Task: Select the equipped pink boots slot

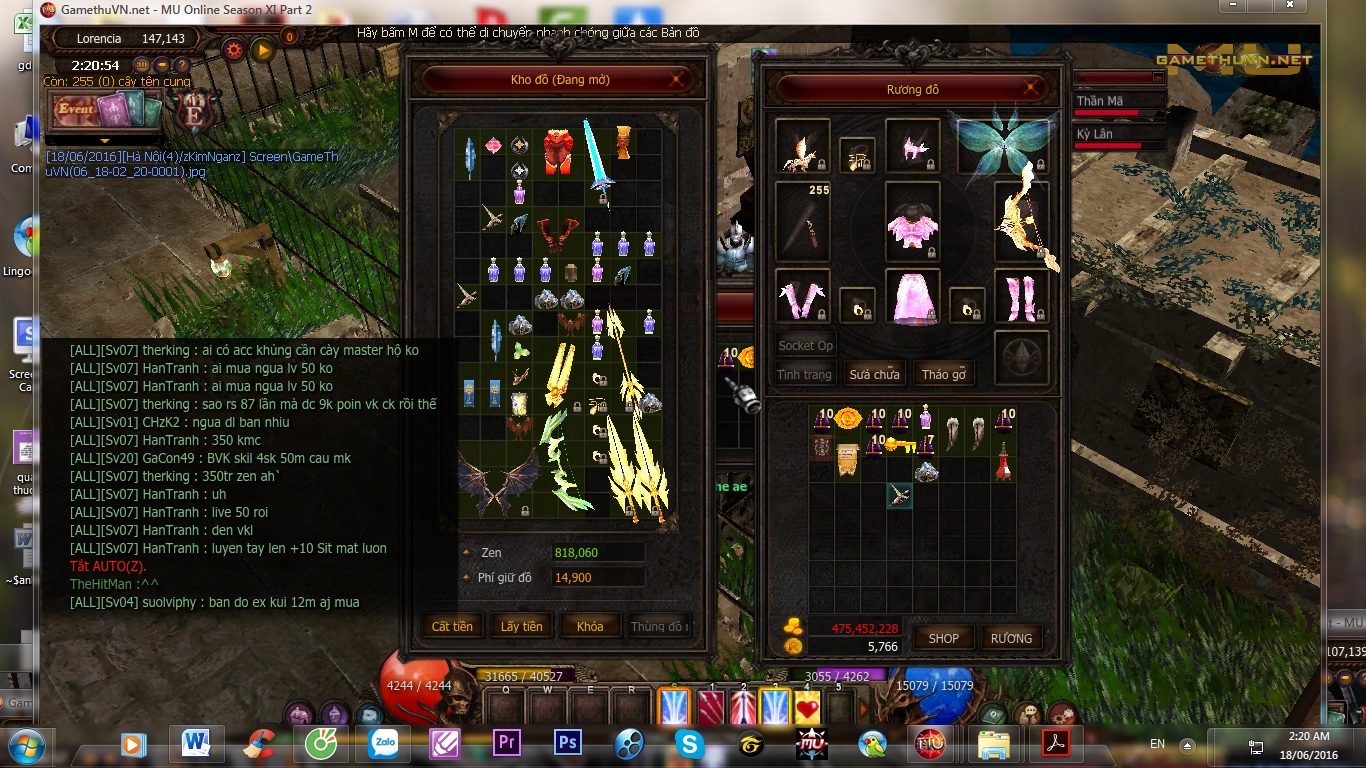Action: click(x=1021, y=297)
